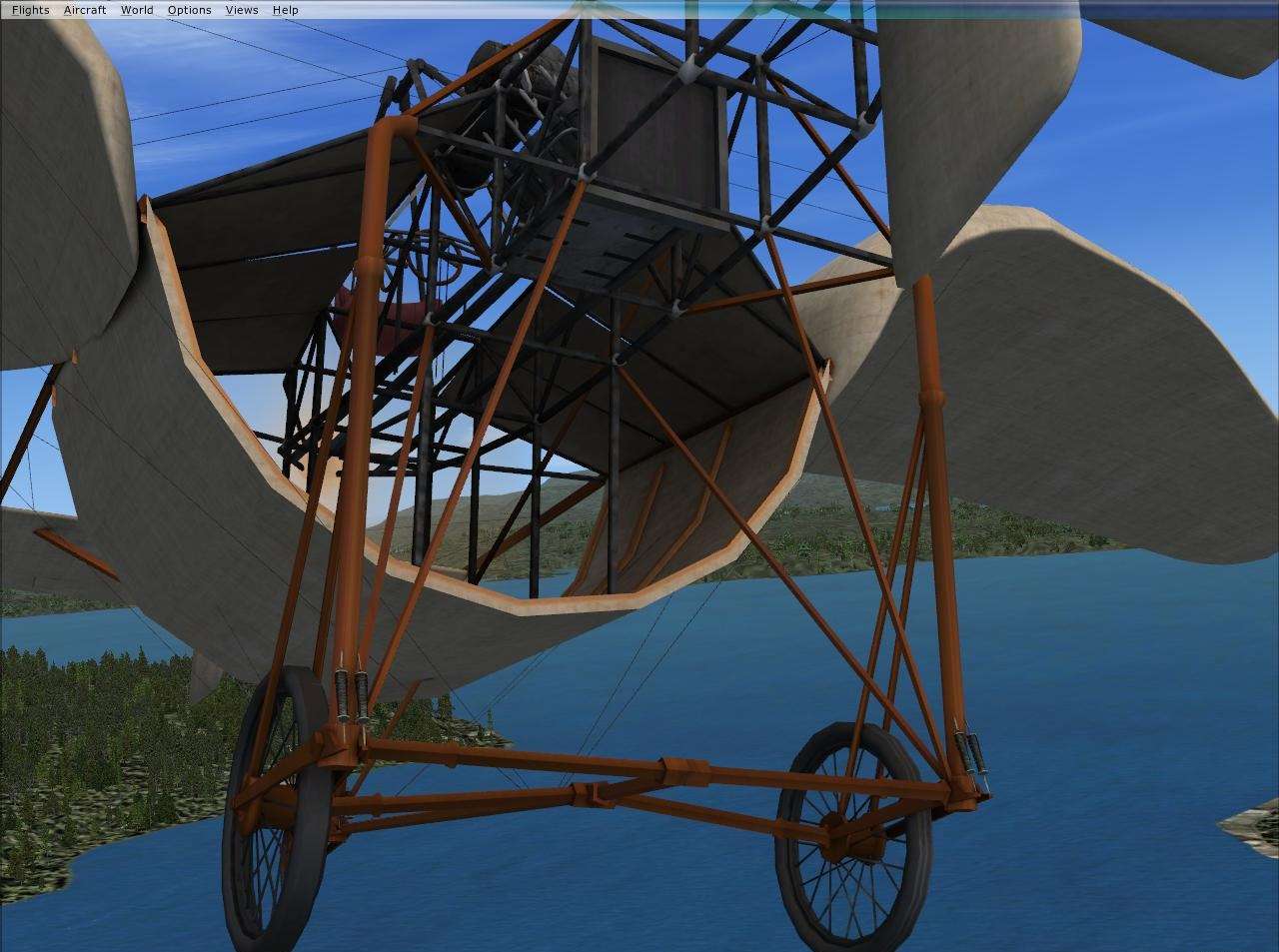Open Views menu to switch camera view
Screen dimensions: 1279x952
240,9
